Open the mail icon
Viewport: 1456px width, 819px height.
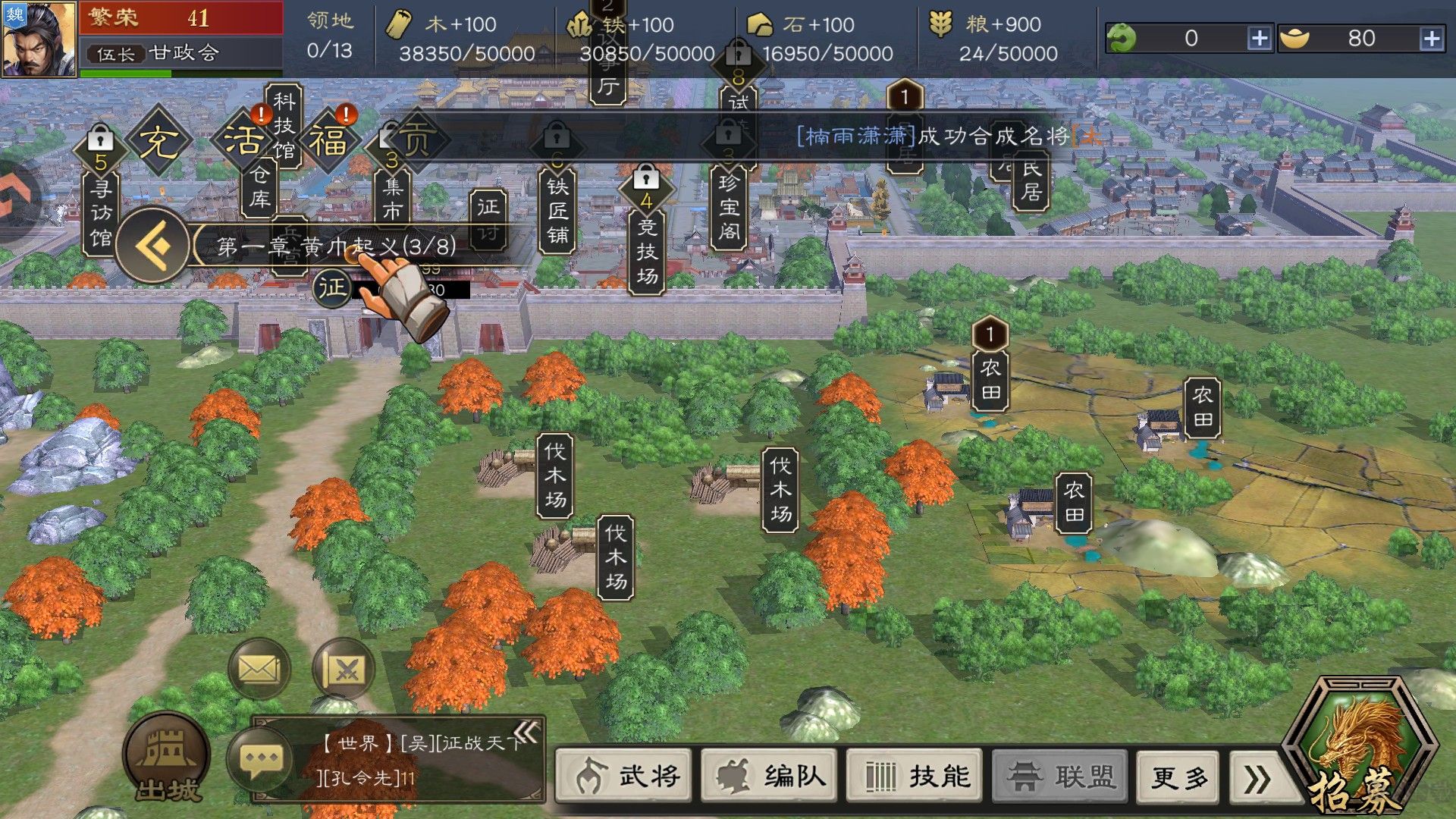click(x=259, y=668)
